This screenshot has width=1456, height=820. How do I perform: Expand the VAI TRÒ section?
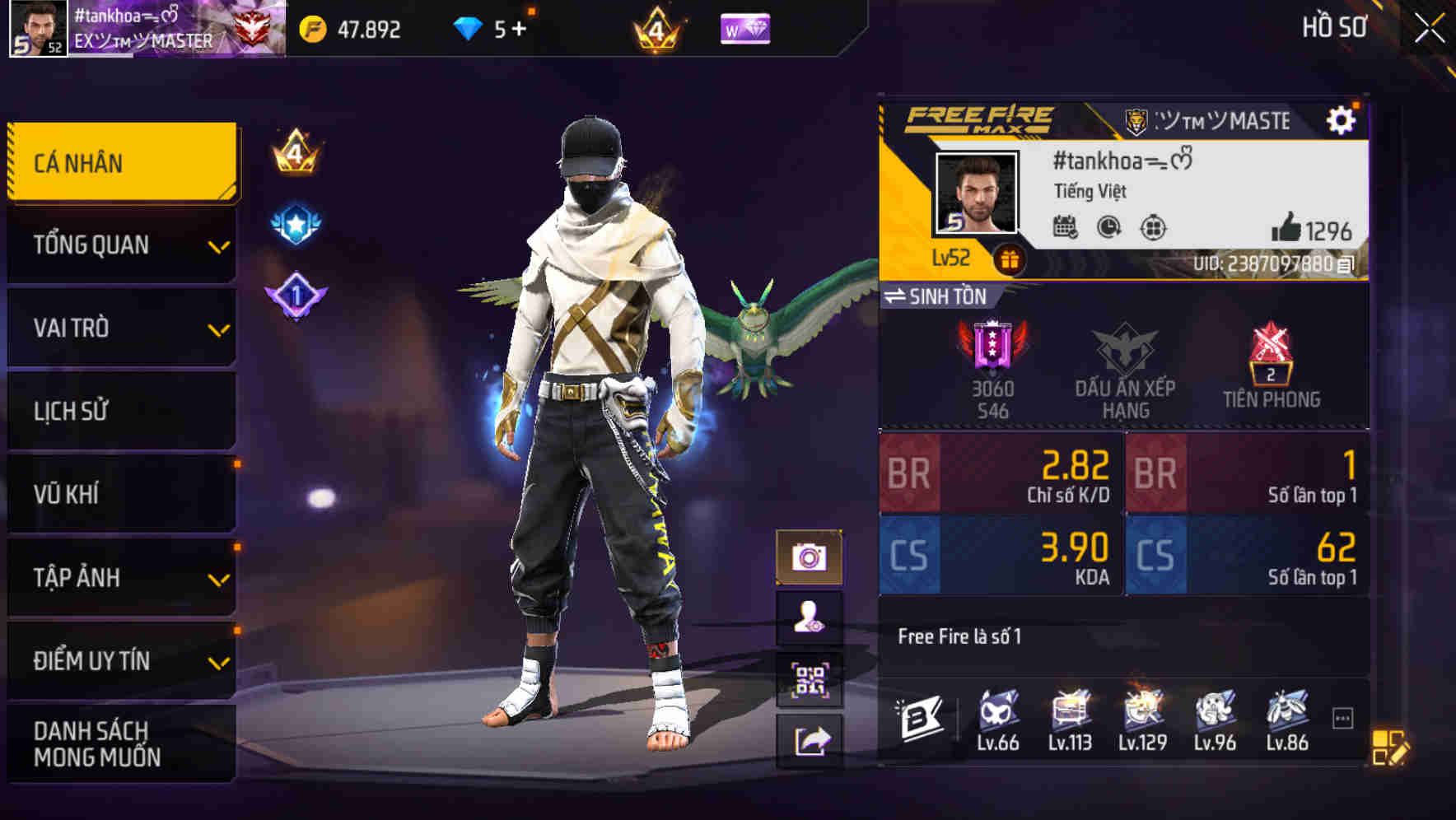pos(121,328)
